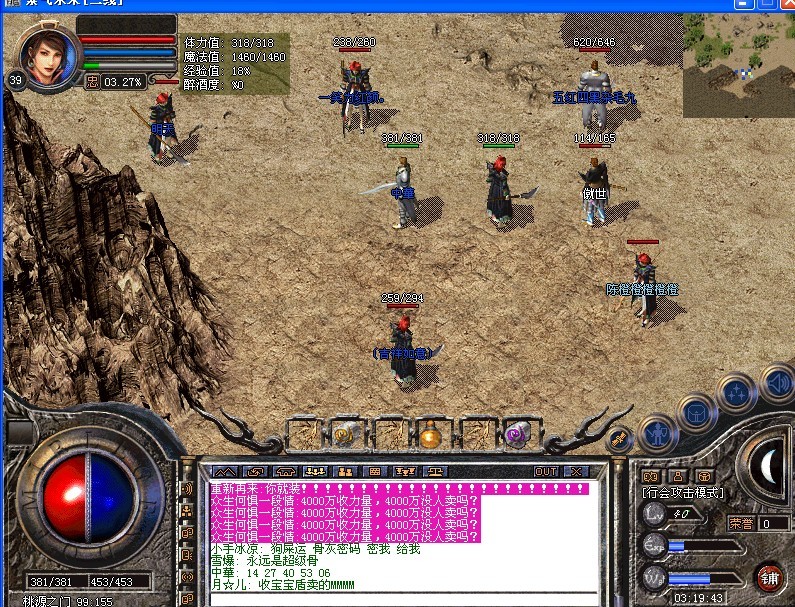This screenshot has height=607, width=795.
Task: Select the purple scroll belt slot
Action: pyautogui.click(x=517, y=434)
